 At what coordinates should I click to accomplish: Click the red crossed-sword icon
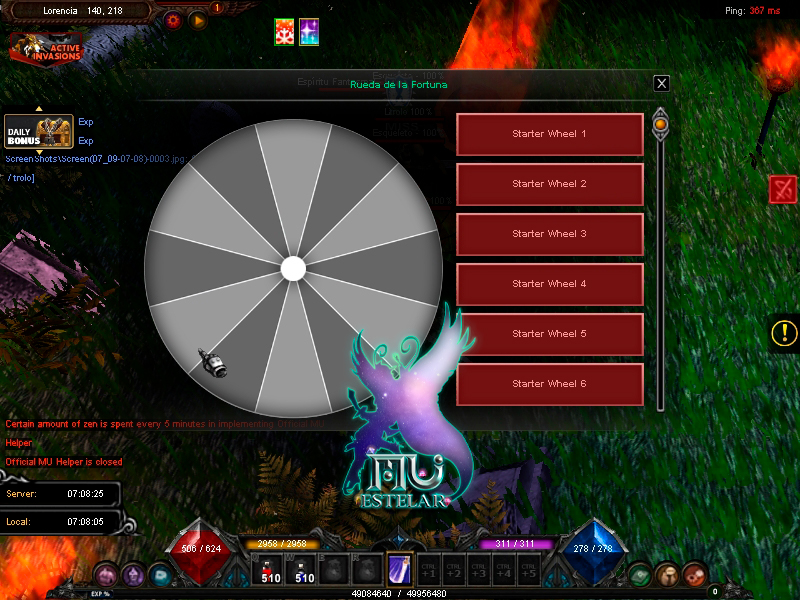pos(783,189)
